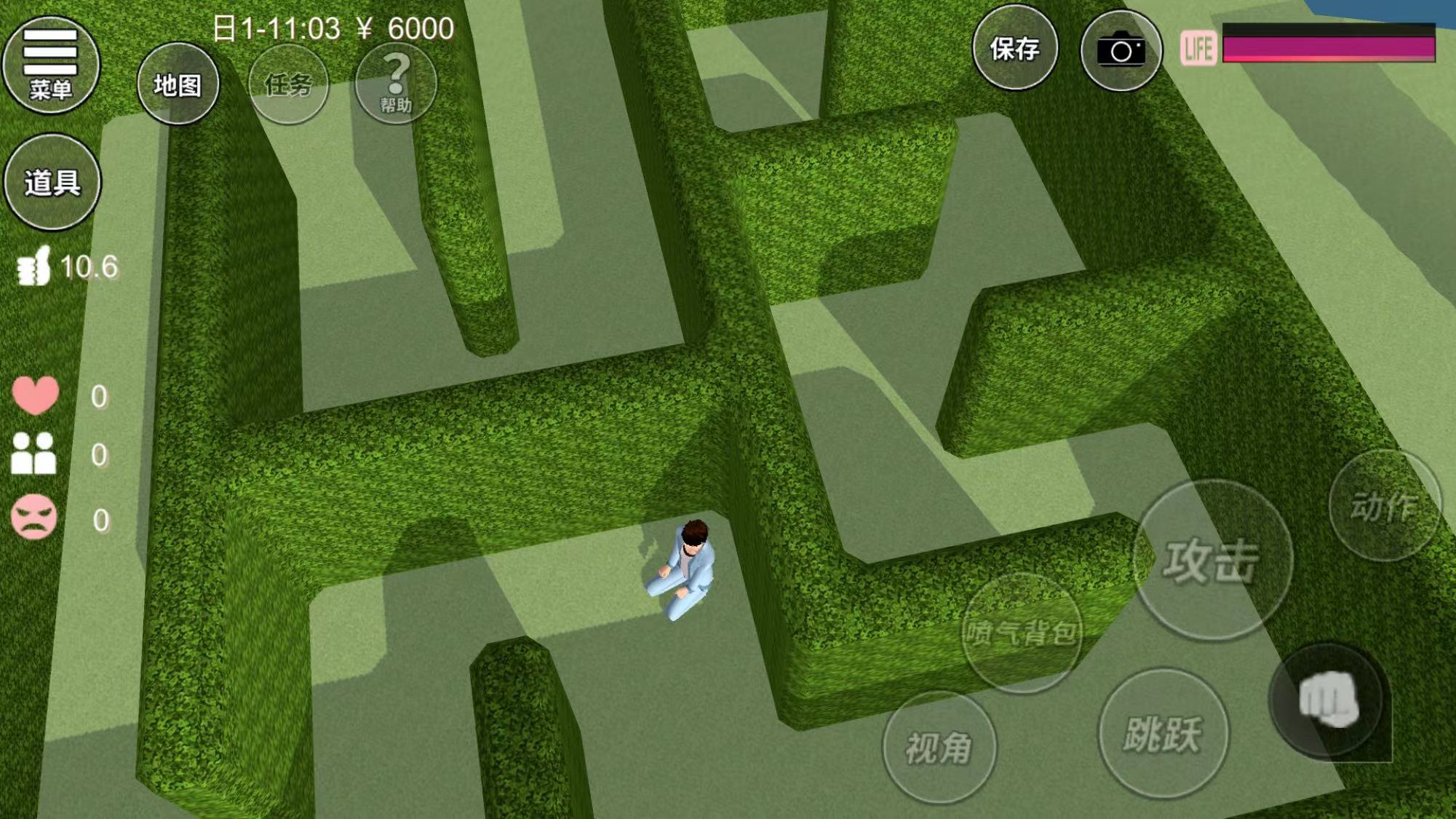Open the 动作 actions button
This screenshot has width=1456, height=819.
(x=1384, y=505)
